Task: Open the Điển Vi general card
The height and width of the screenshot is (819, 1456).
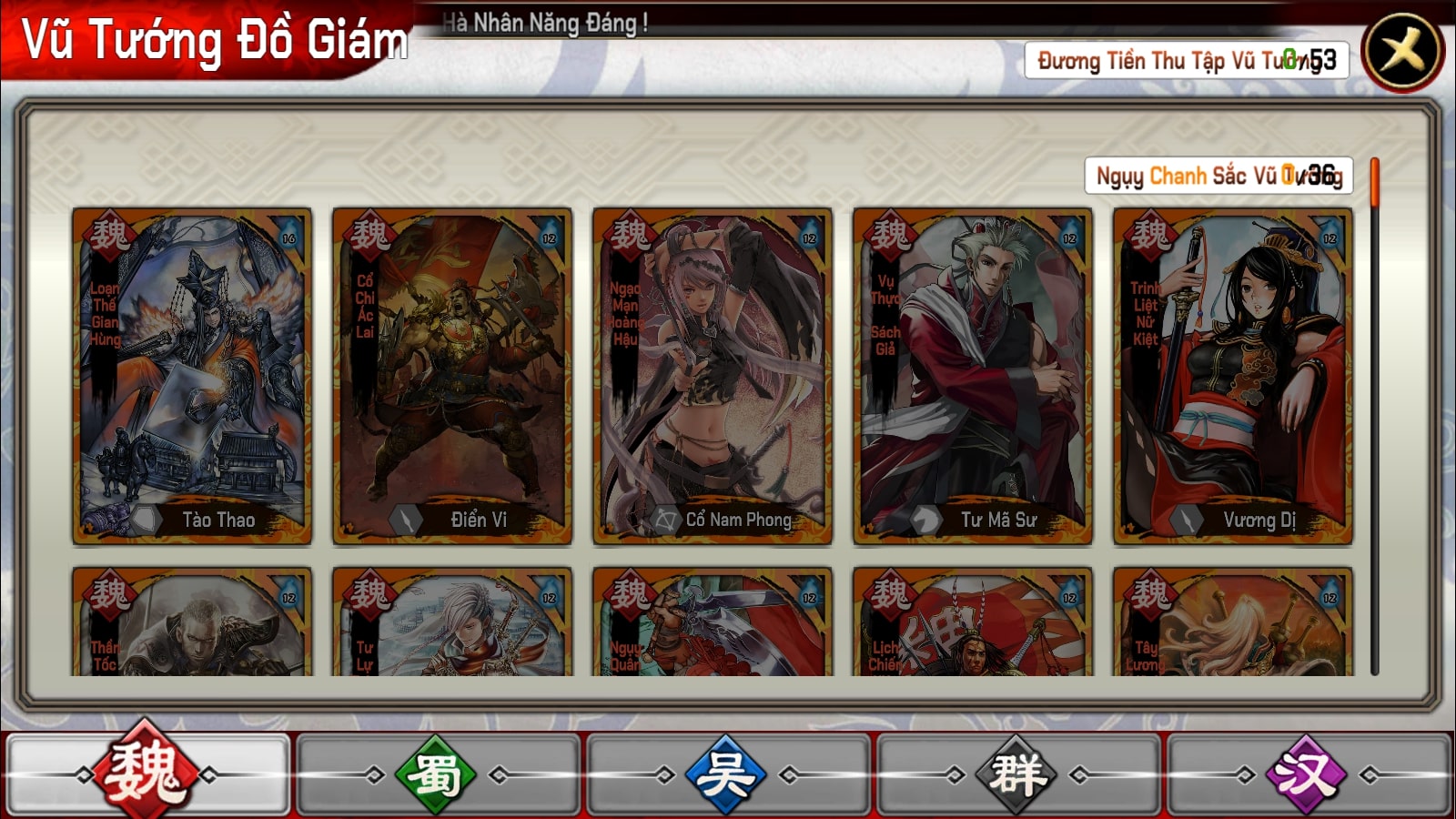Action: 452,376
